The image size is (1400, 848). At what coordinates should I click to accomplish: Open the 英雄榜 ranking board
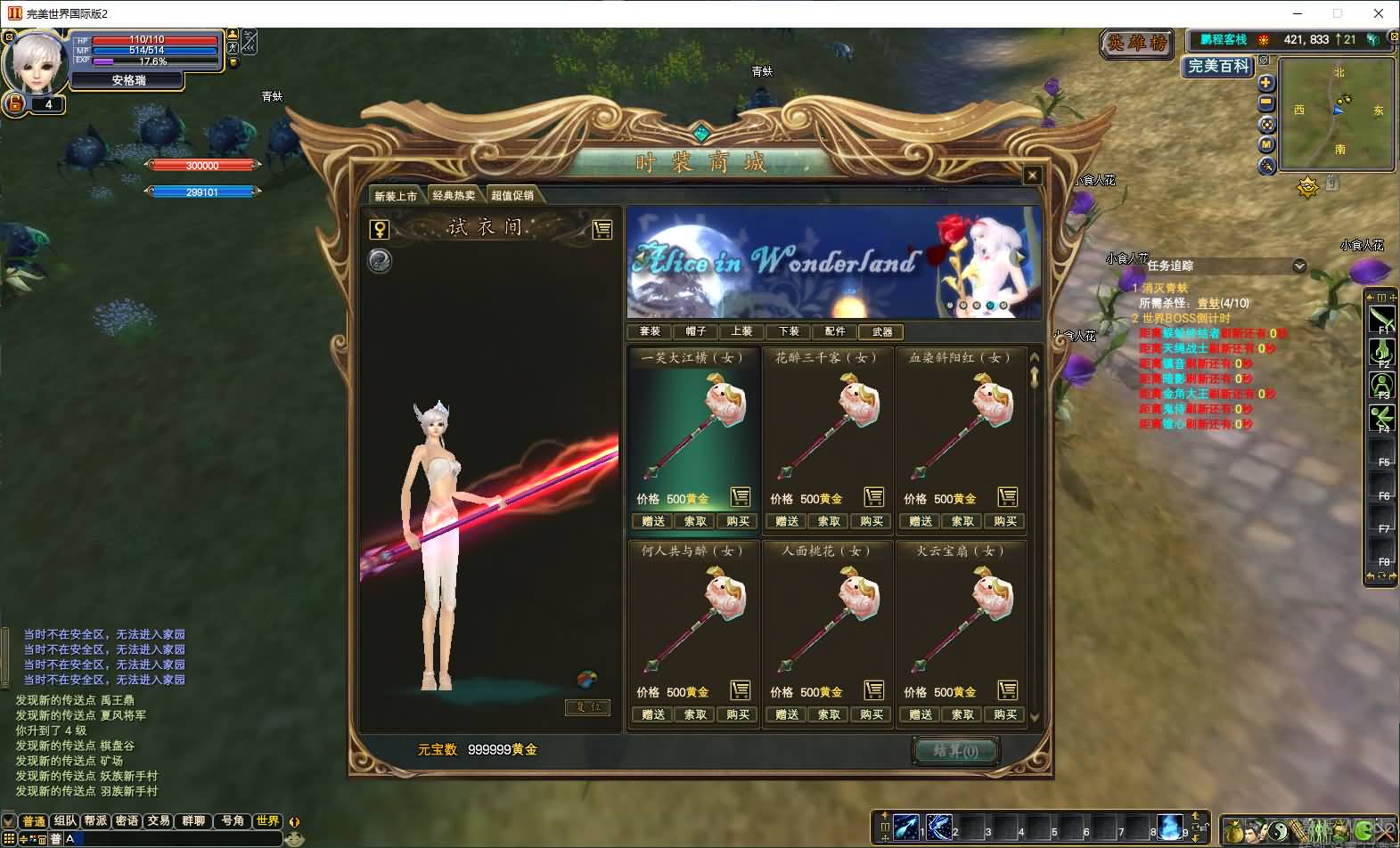tap(1136, 43)
